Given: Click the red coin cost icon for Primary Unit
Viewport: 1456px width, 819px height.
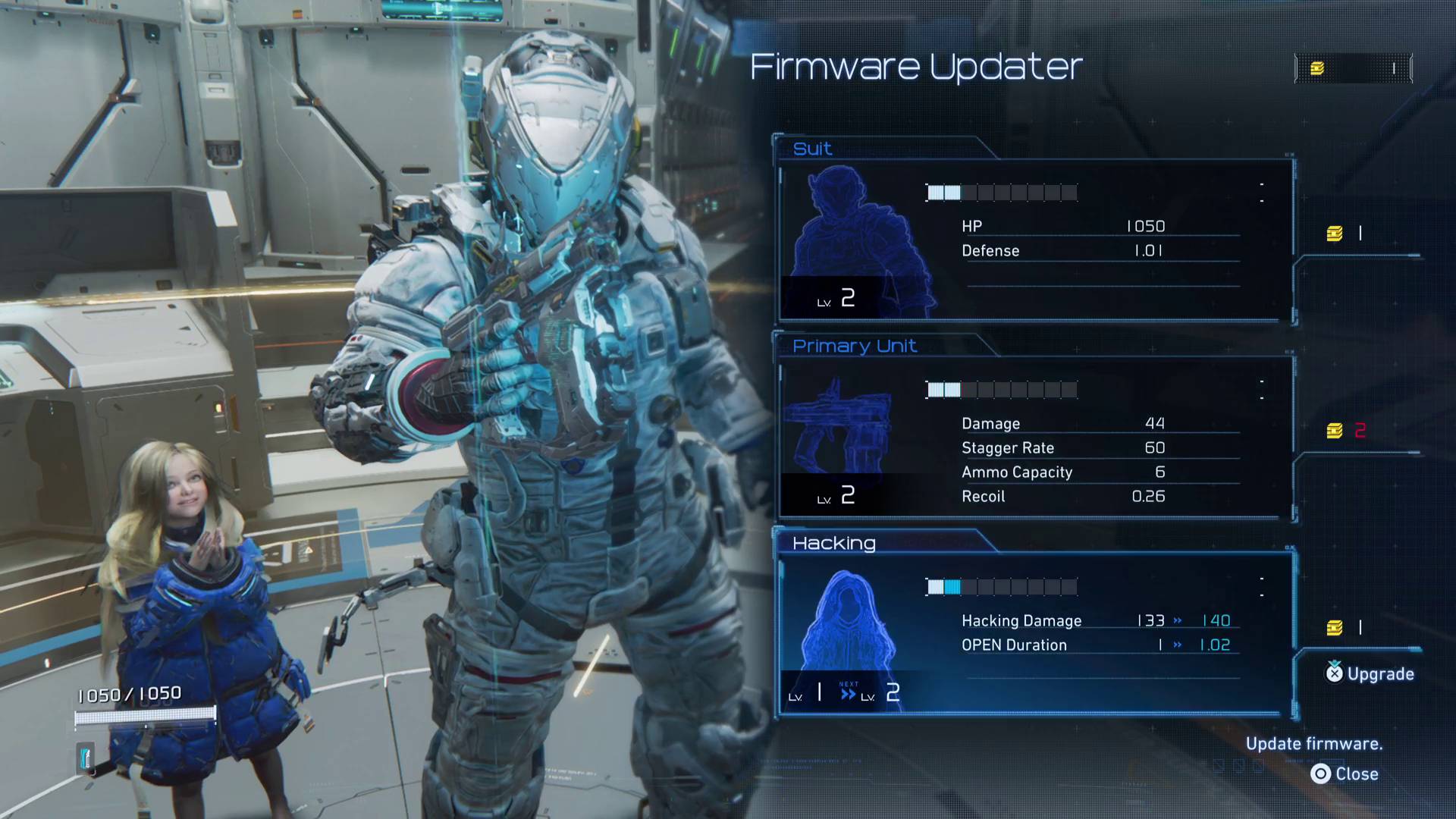Looking at the screenshot, I should click(1336, 430).
